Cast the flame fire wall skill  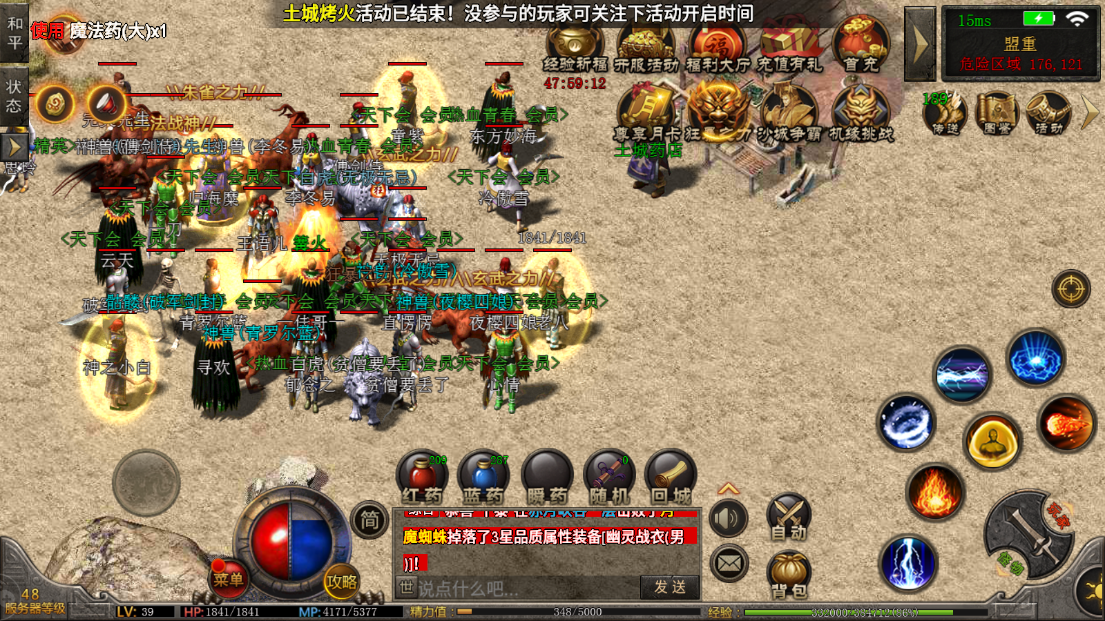[935, 492]
